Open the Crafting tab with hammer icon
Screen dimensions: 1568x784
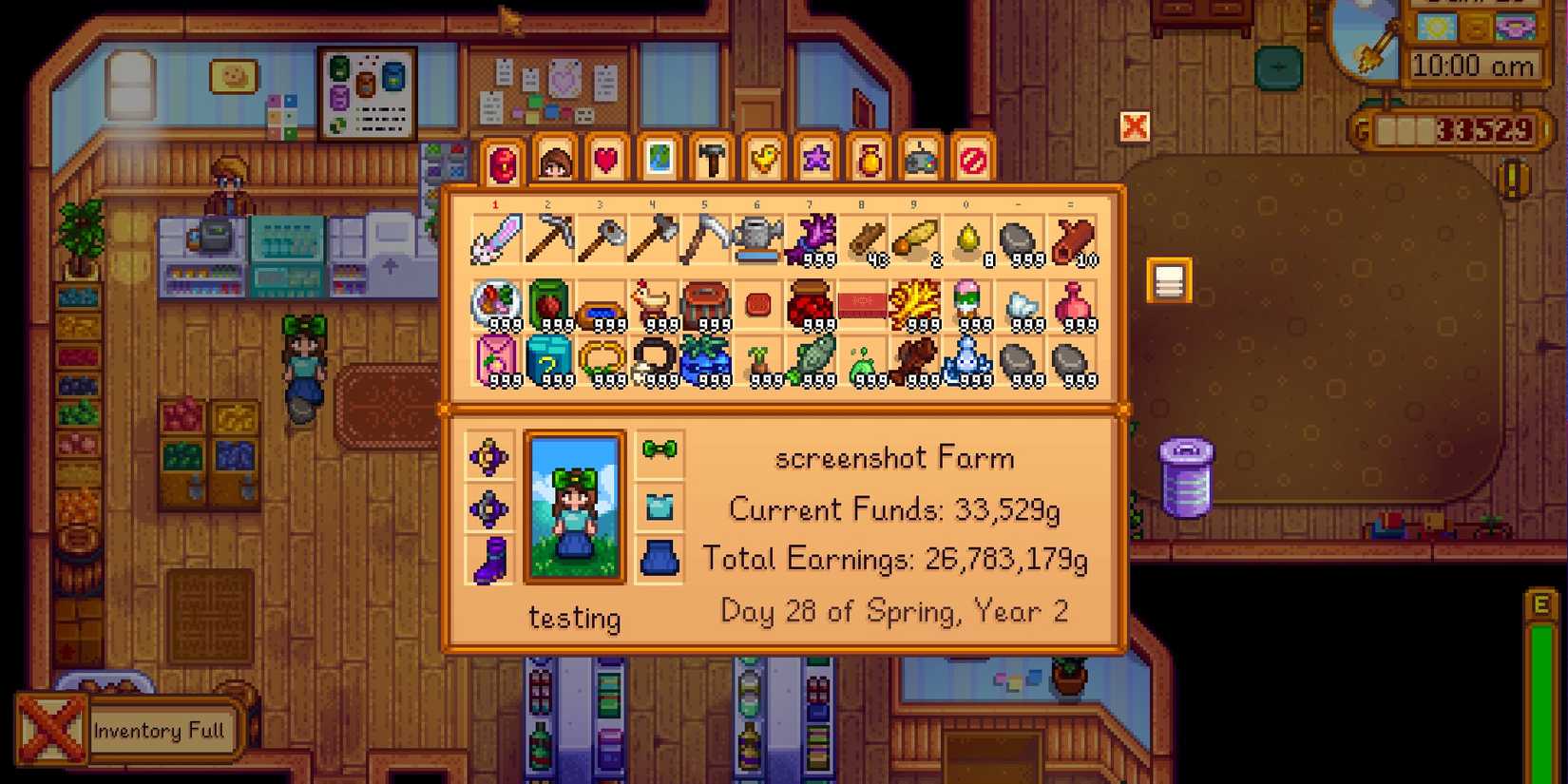click(x=710, y=161)
